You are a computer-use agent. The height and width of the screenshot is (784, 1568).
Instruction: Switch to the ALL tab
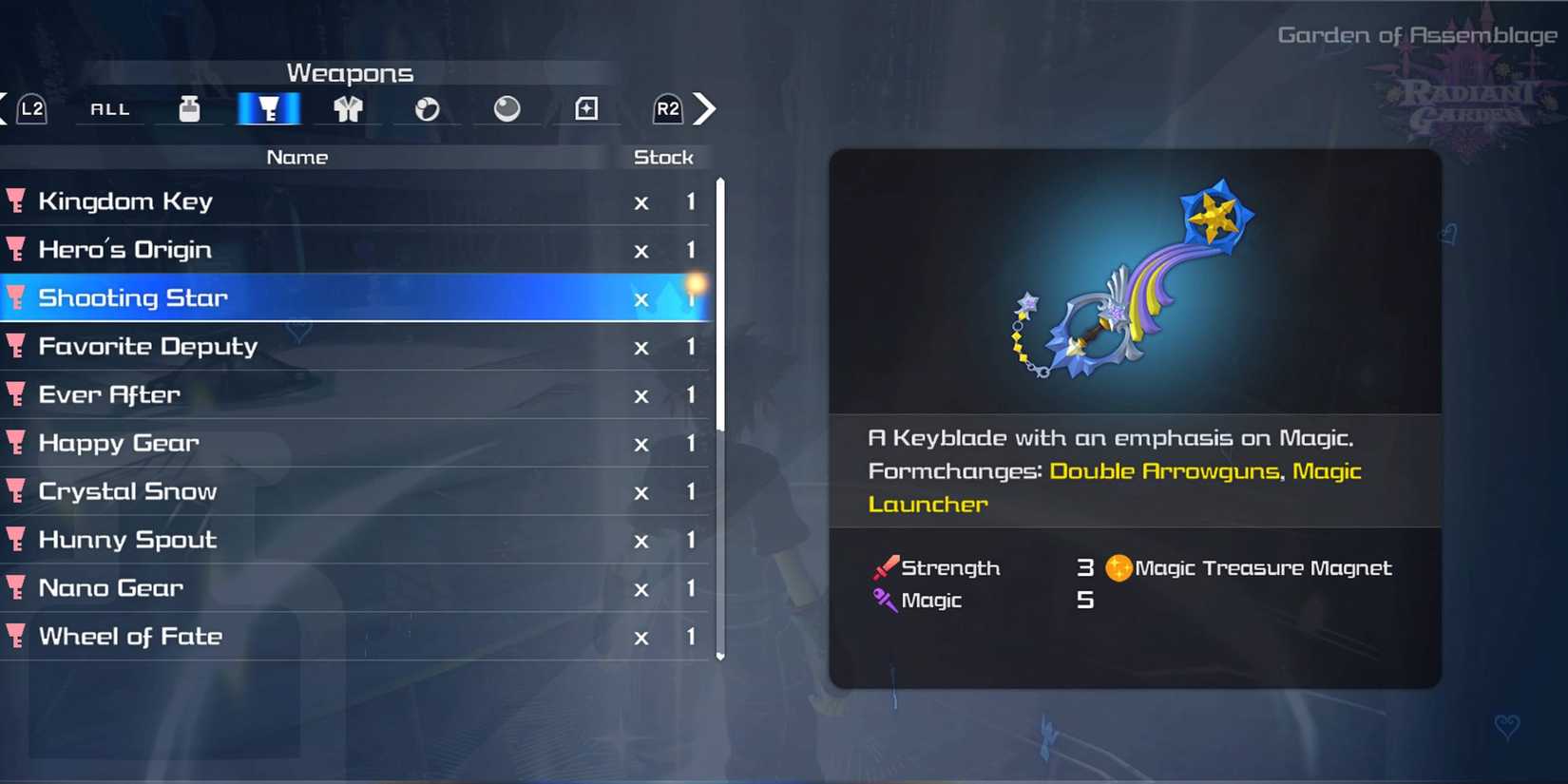pyautogui.click(x=108, y=108)
